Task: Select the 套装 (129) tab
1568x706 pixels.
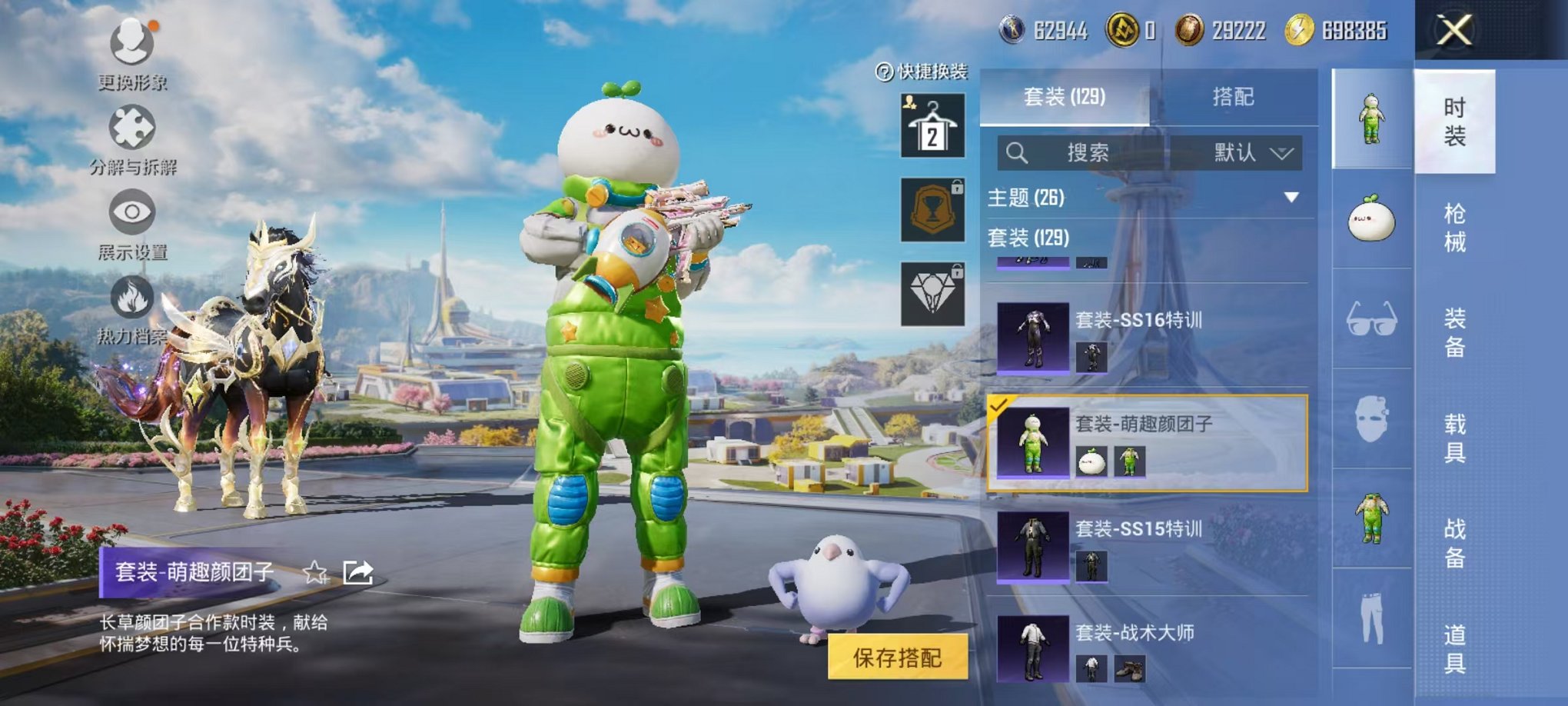Action: (1065, 97)
